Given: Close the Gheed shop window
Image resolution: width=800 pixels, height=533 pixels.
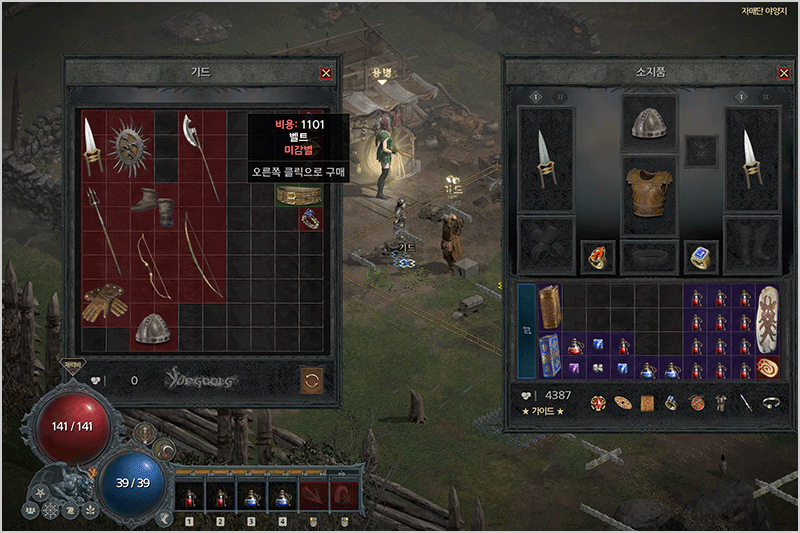Looking at the screenshot, I should (325, 73).
